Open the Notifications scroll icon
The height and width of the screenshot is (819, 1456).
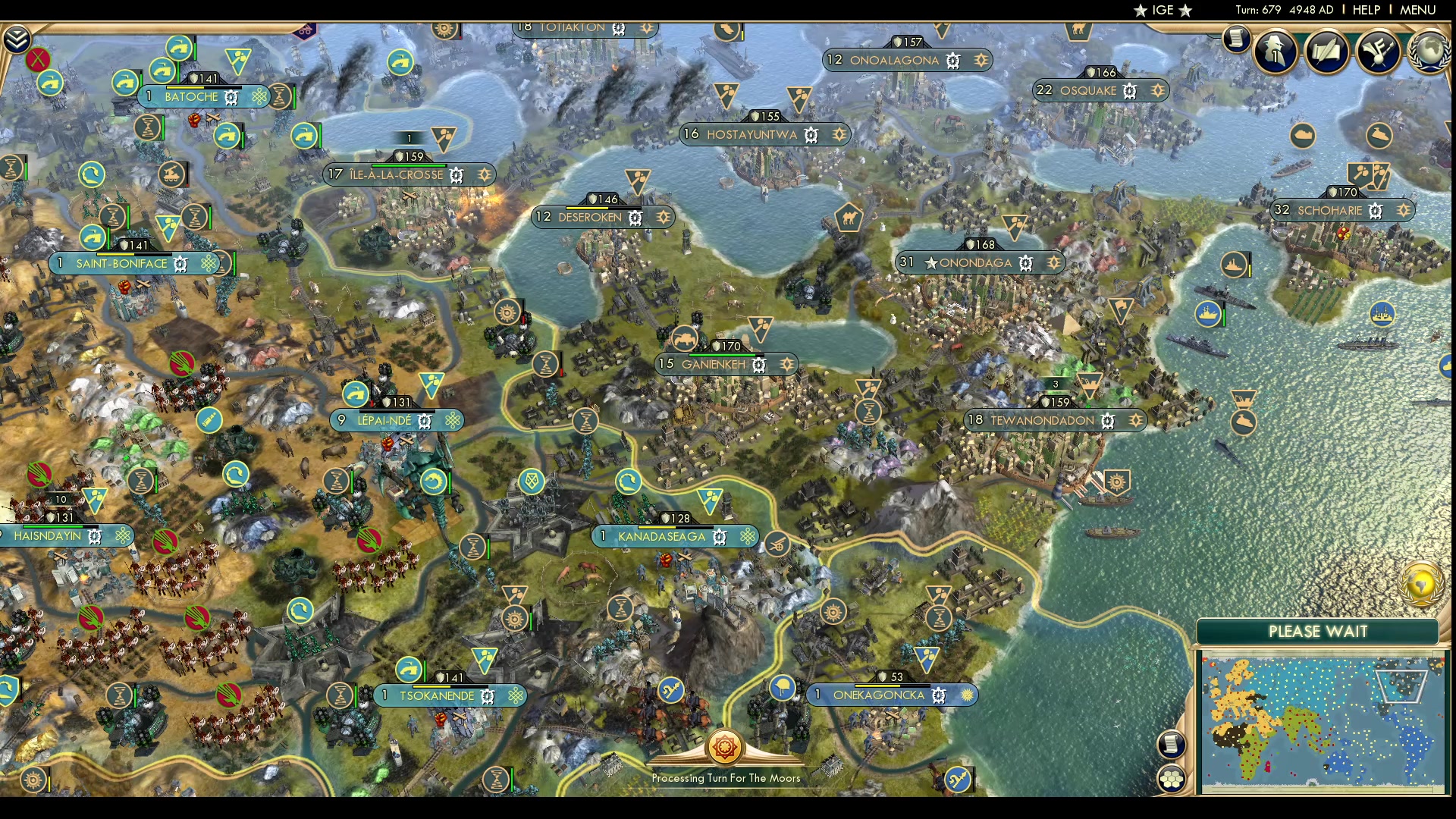(x=1236, y=38)
